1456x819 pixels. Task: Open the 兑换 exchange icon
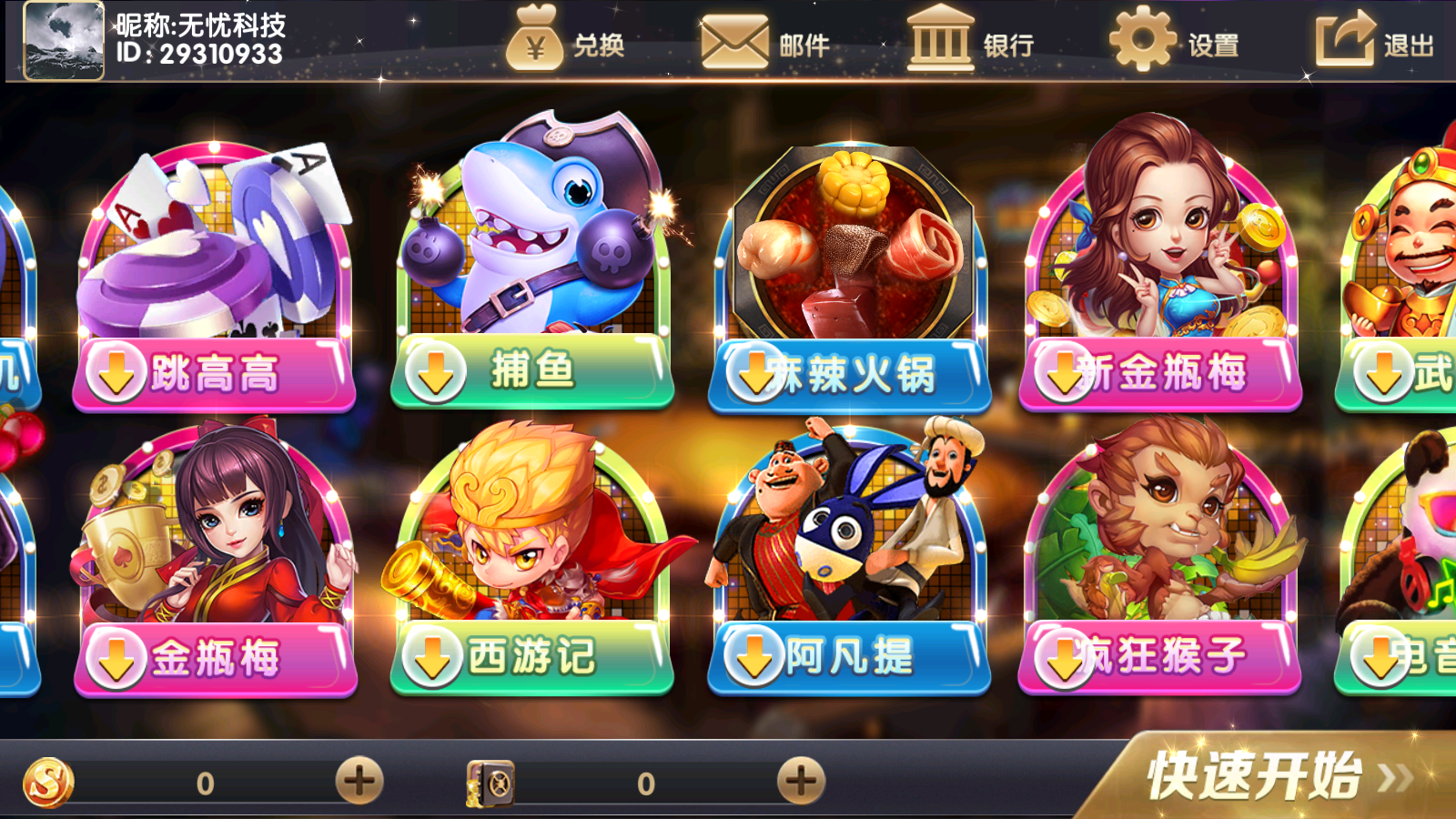coord(537,41)
